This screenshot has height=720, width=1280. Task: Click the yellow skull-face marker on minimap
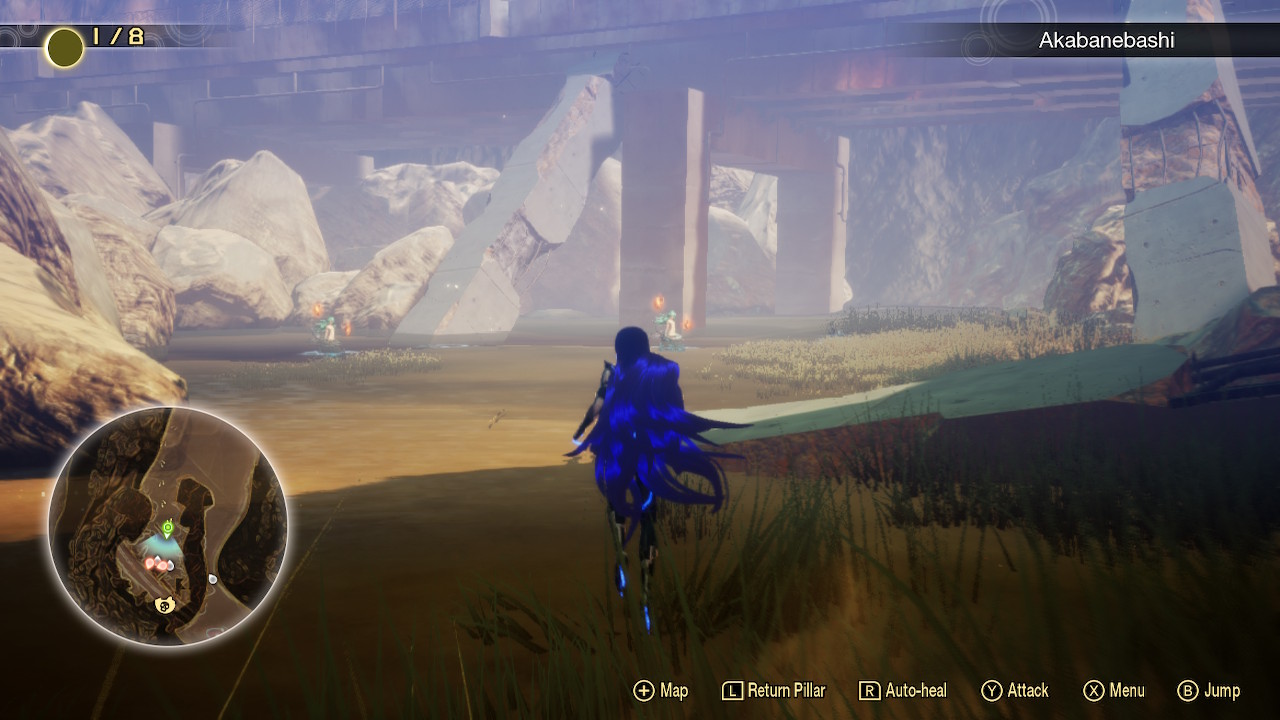click(166, 605)
